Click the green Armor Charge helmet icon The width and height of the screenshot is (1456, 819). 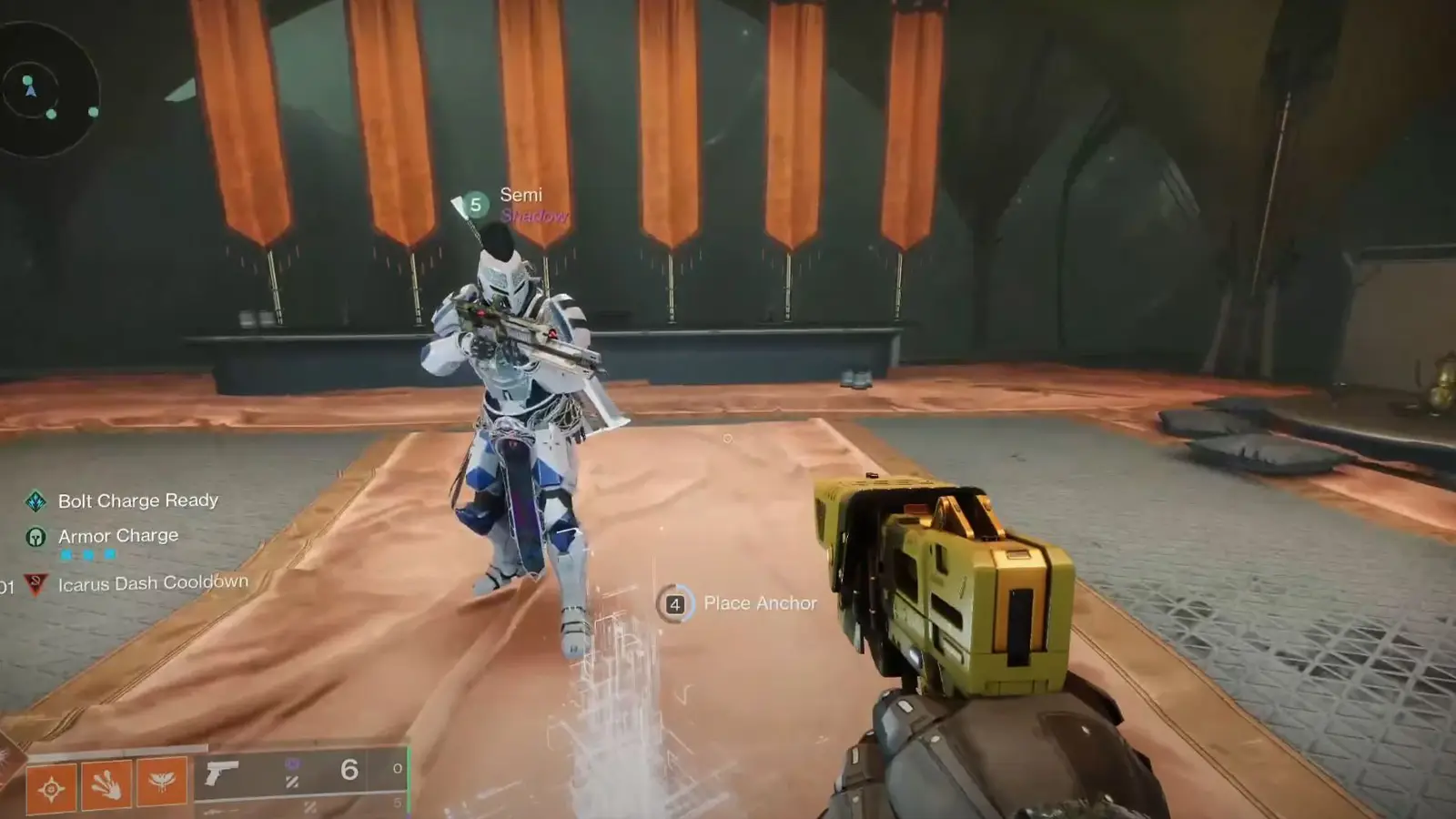coord(35,537)
